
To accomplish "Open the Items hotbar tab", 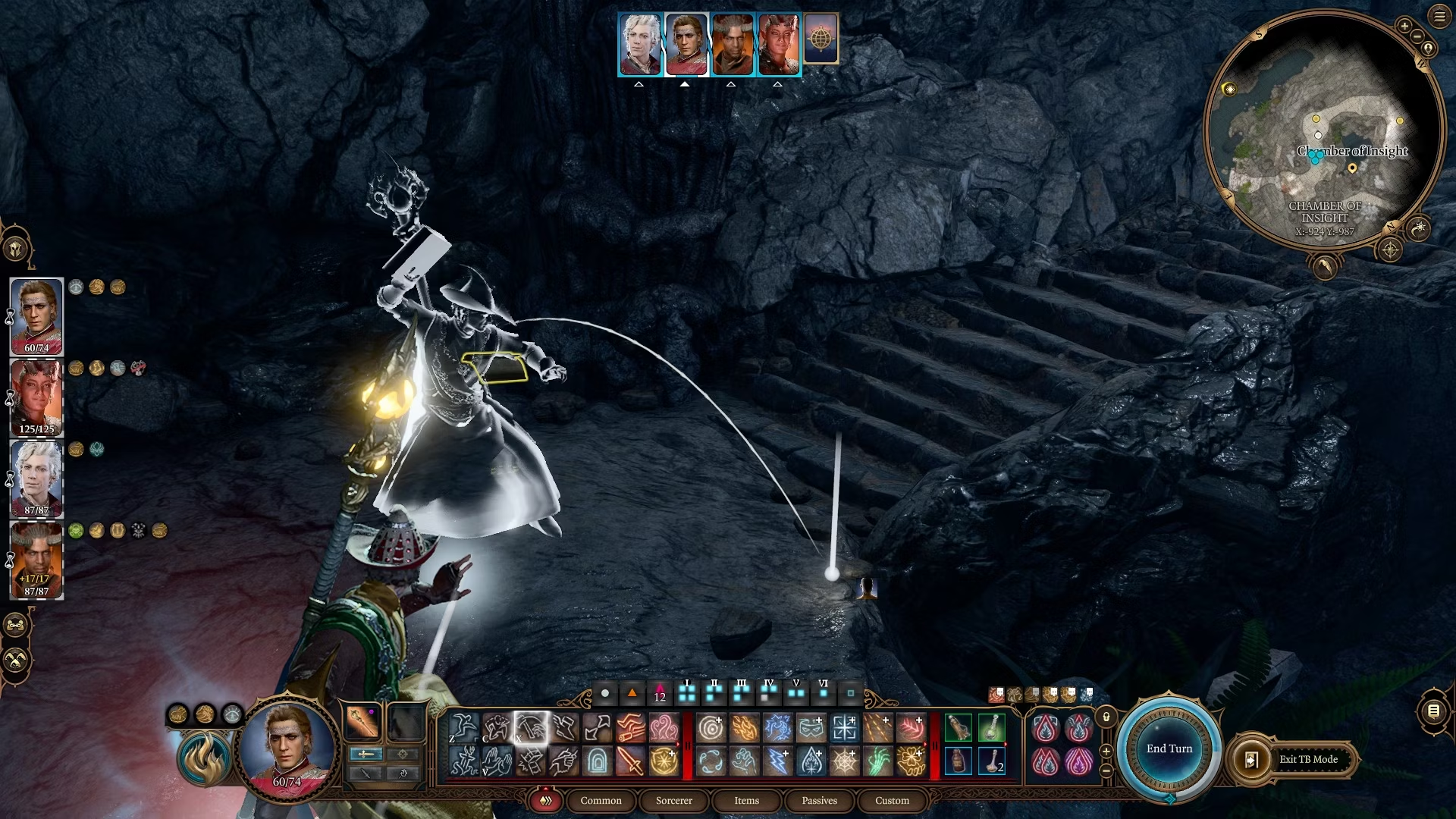I will click(746, 800).
